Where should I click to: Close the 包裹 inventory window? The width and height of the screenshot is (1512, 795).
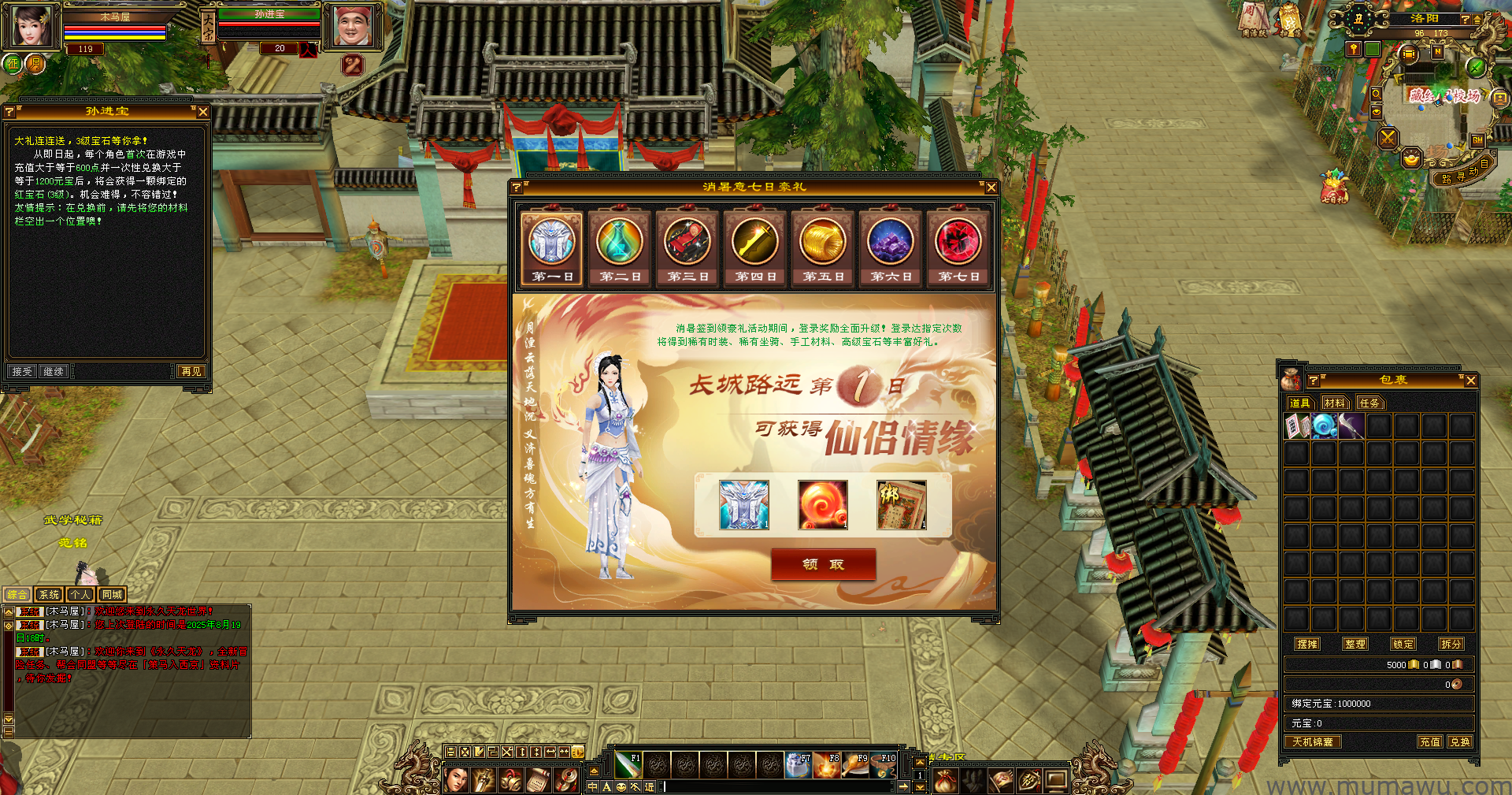tap(1470, 381)
